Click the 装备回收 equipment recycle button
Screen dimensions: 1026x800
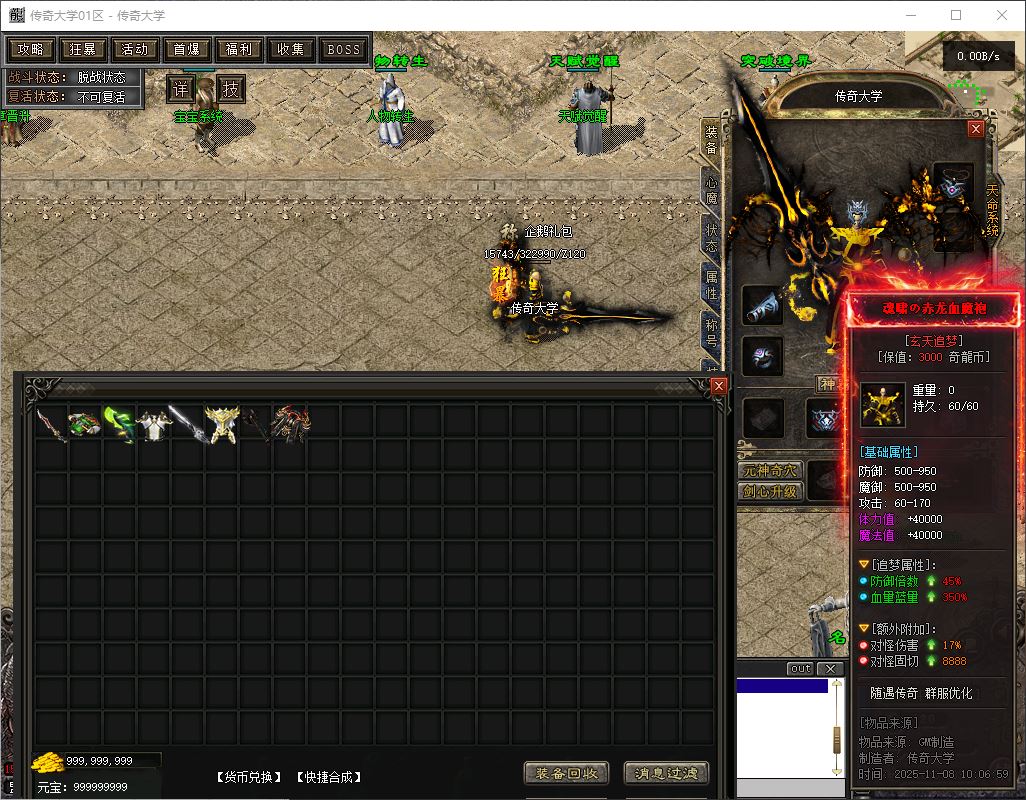(566, 773)
